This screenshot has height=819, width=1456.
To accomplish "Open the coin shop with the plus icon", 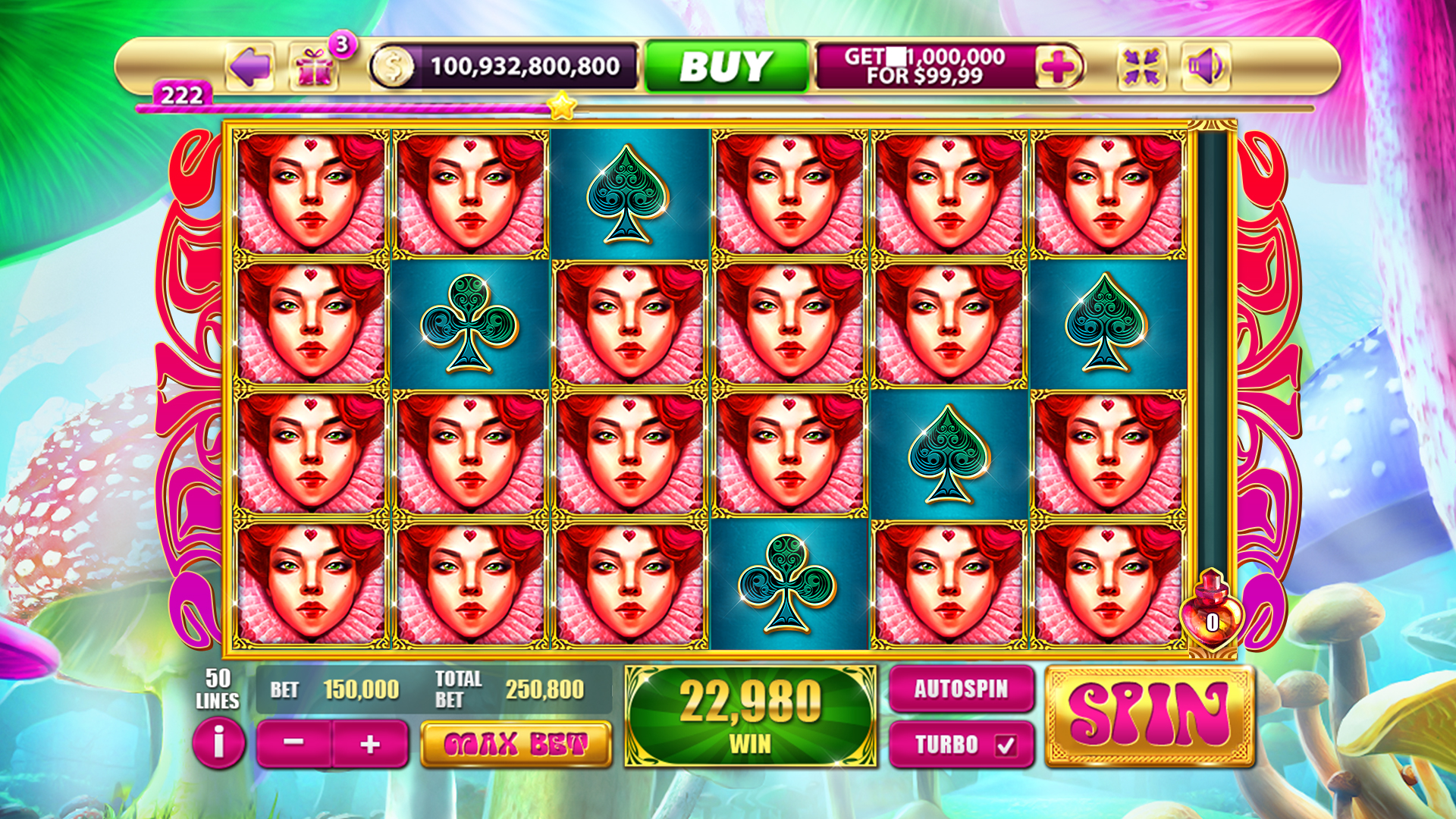I will coord(1059,66).
